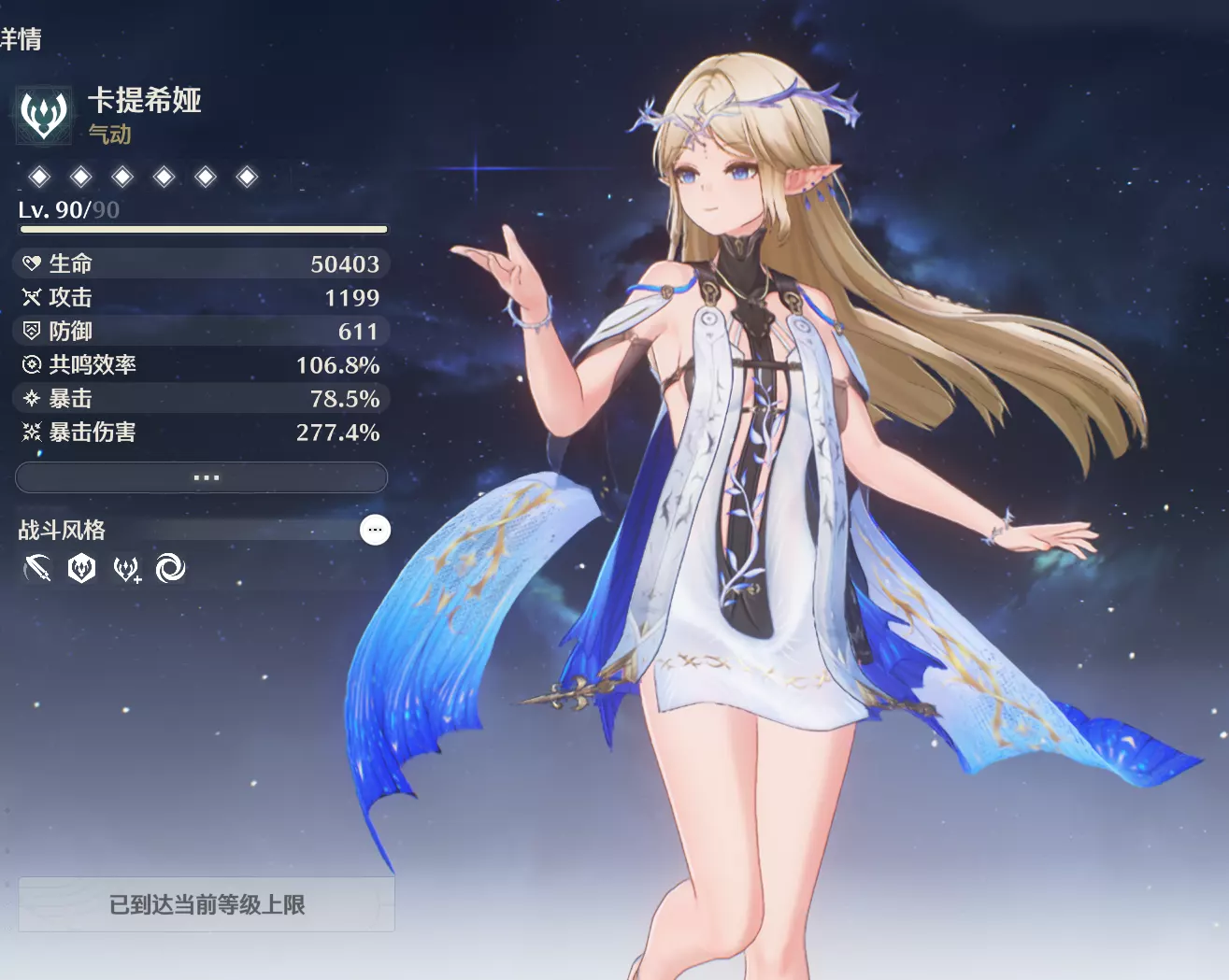The width and height of the screenshot is (1229, 980).
Task: Open the 战斗风格 round ellipsis button
Action: pos(375,530)
